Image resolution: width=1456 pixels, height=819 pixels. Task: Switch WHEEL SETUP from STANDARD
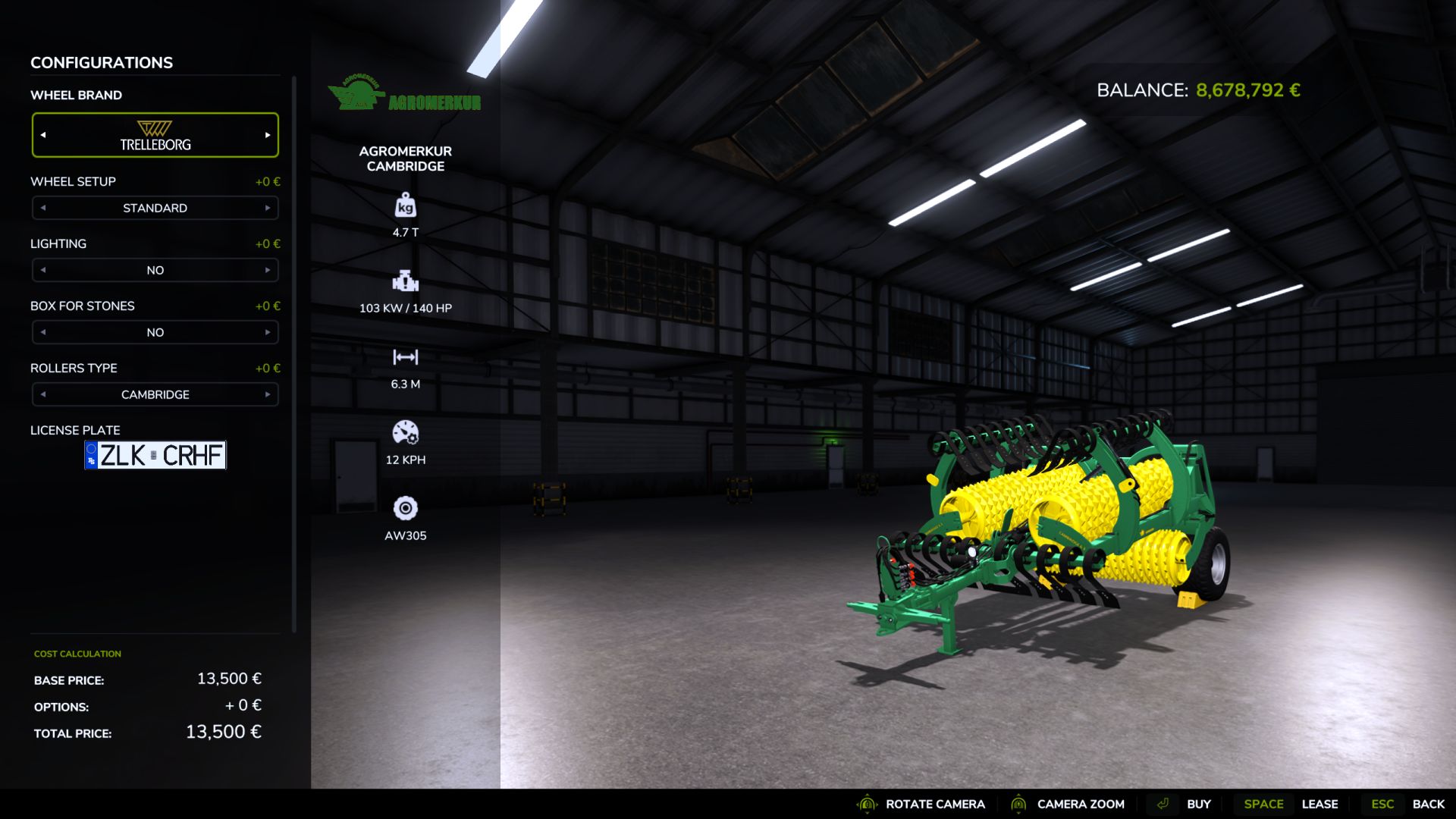tap(267, 207)
